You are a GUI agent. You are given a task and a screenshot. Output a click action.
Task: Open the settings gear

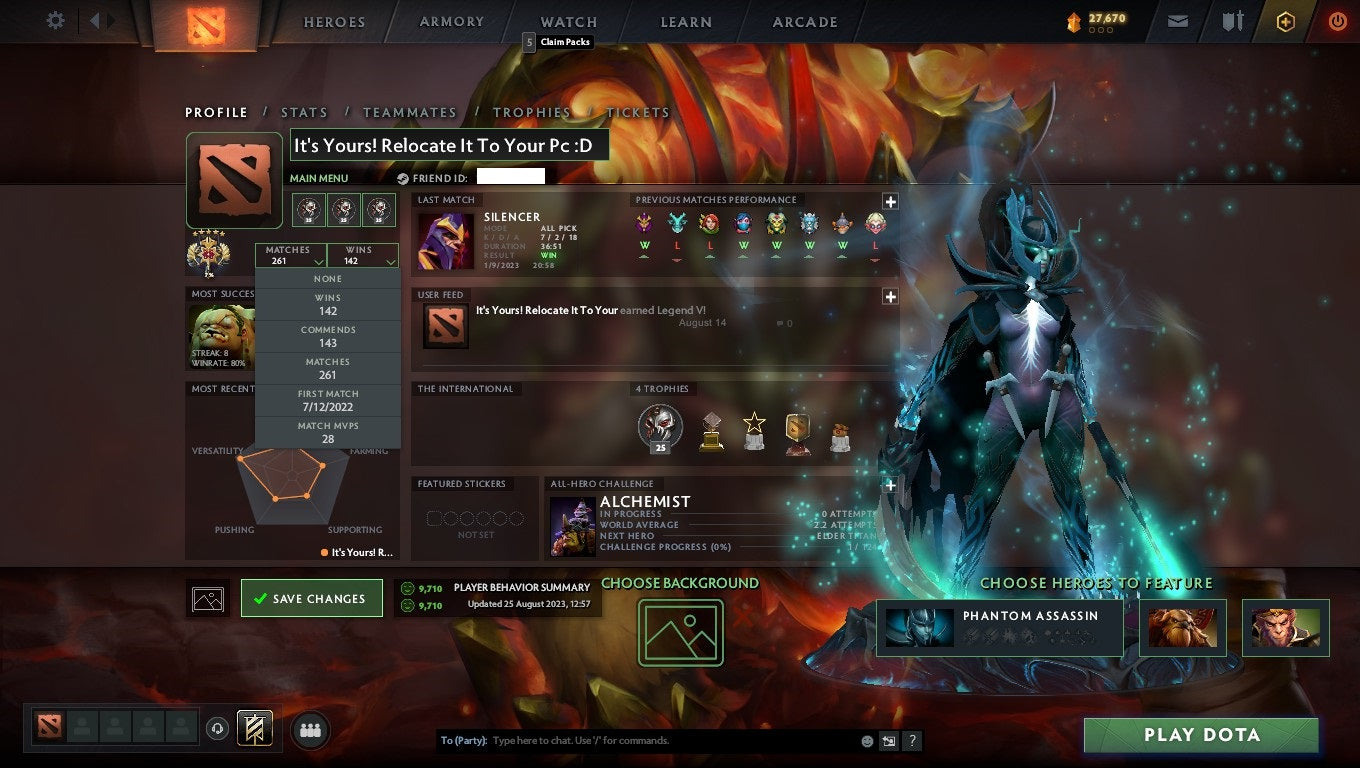point(55,20)
